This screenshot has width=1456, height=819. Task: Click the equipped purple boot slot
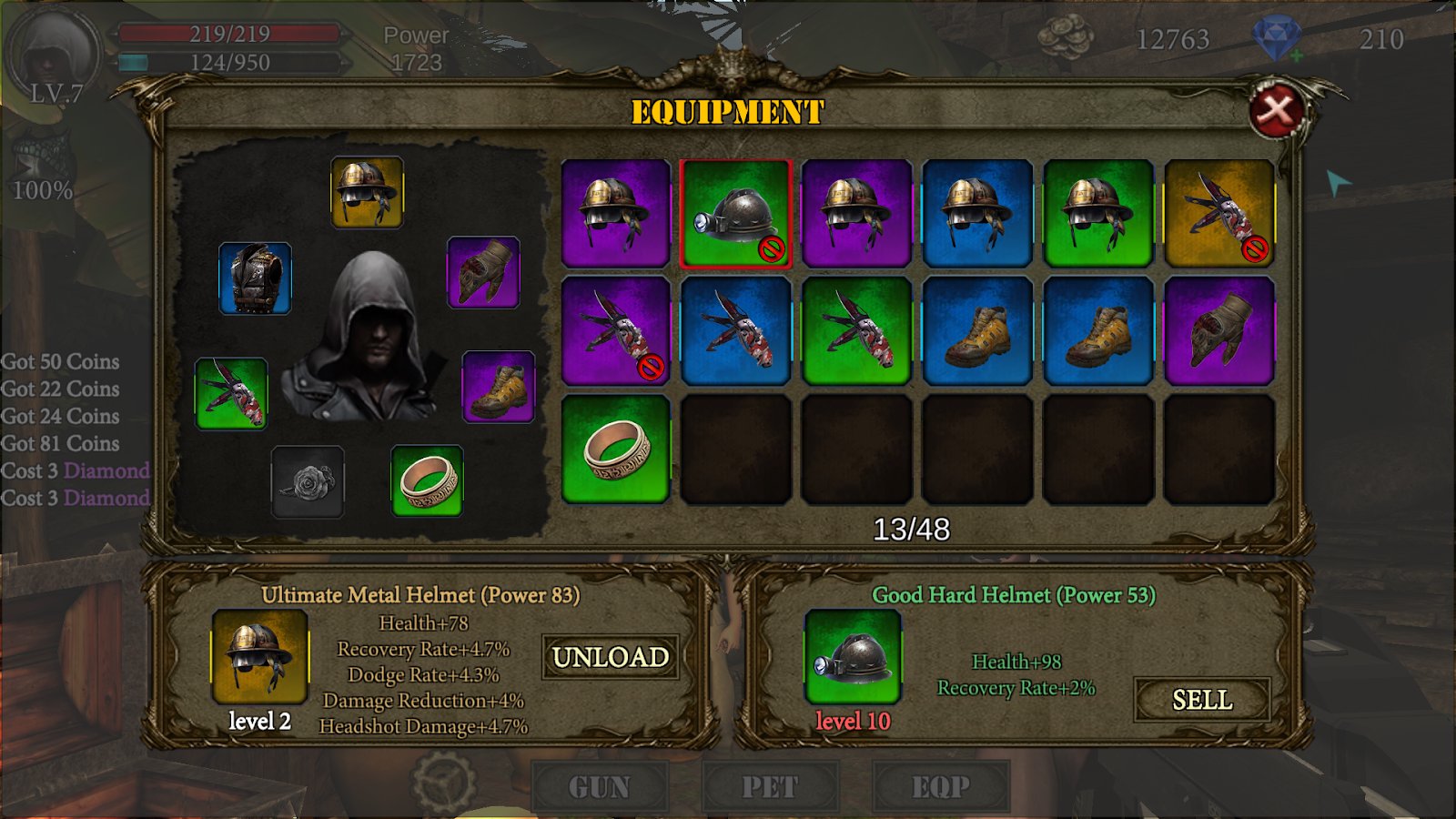coord(498,388)
